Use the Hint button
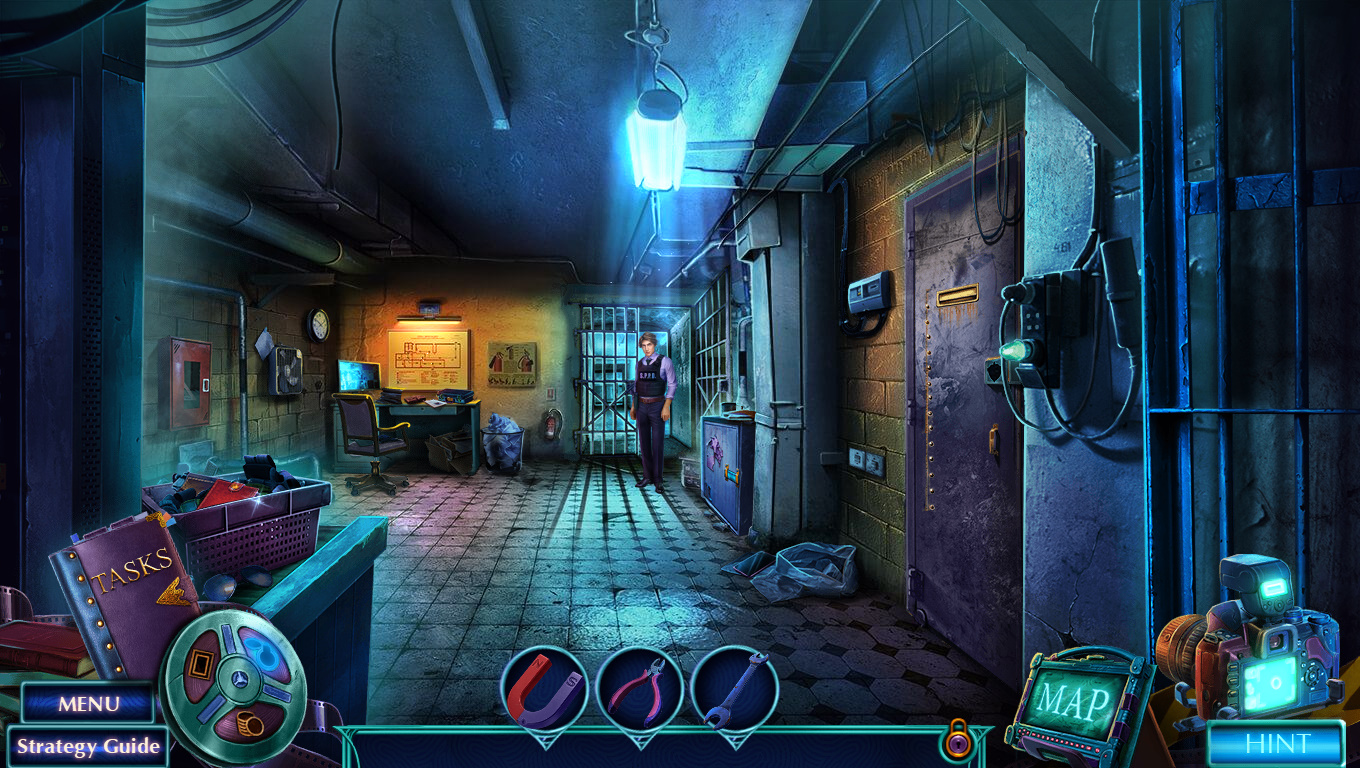The width and height of the screenshot is (1360, 768). pyautogui.click(x=1276, y=744)
